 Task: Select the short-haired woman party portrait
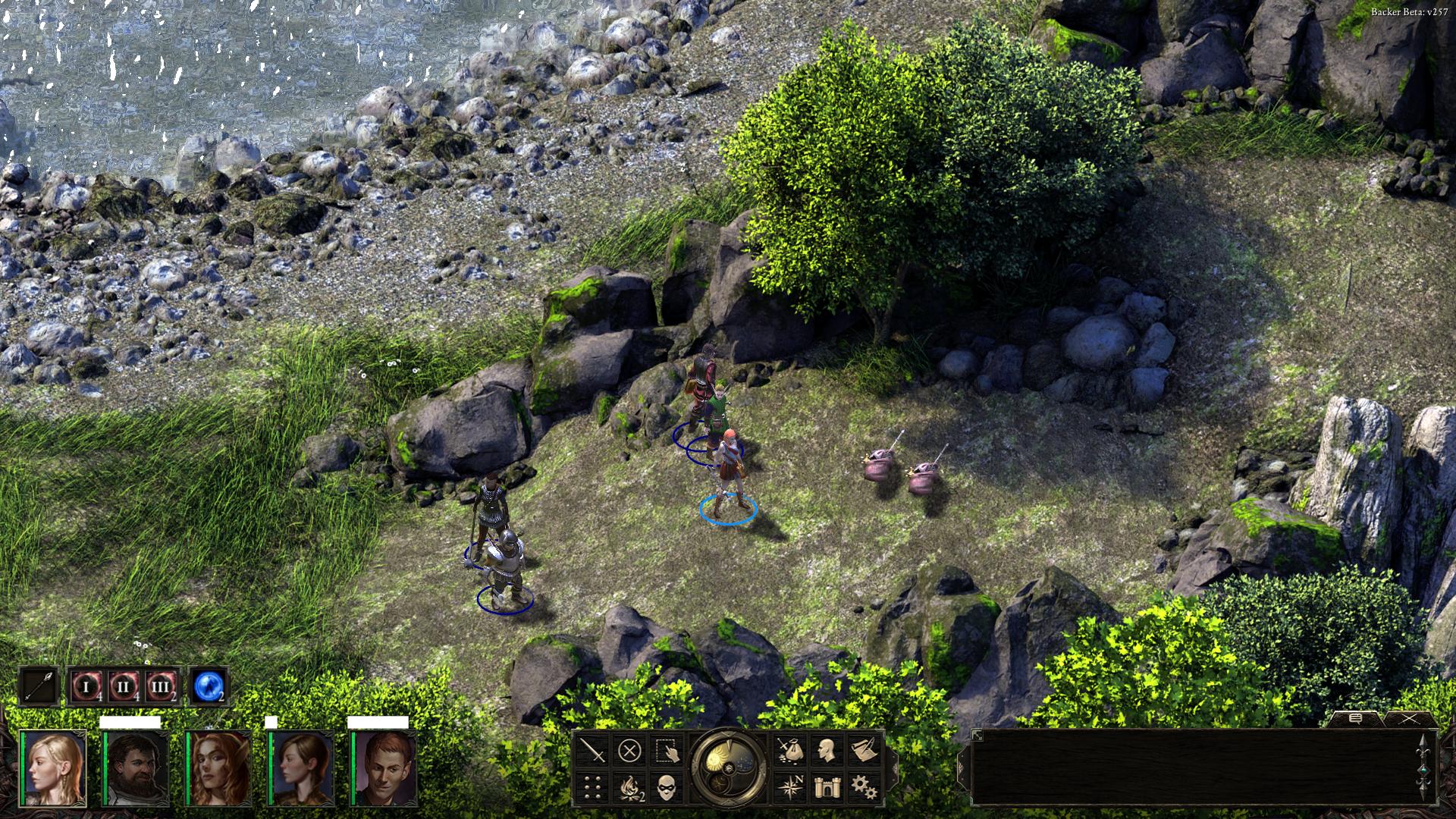pyautogui.click(x=302, y=767)
